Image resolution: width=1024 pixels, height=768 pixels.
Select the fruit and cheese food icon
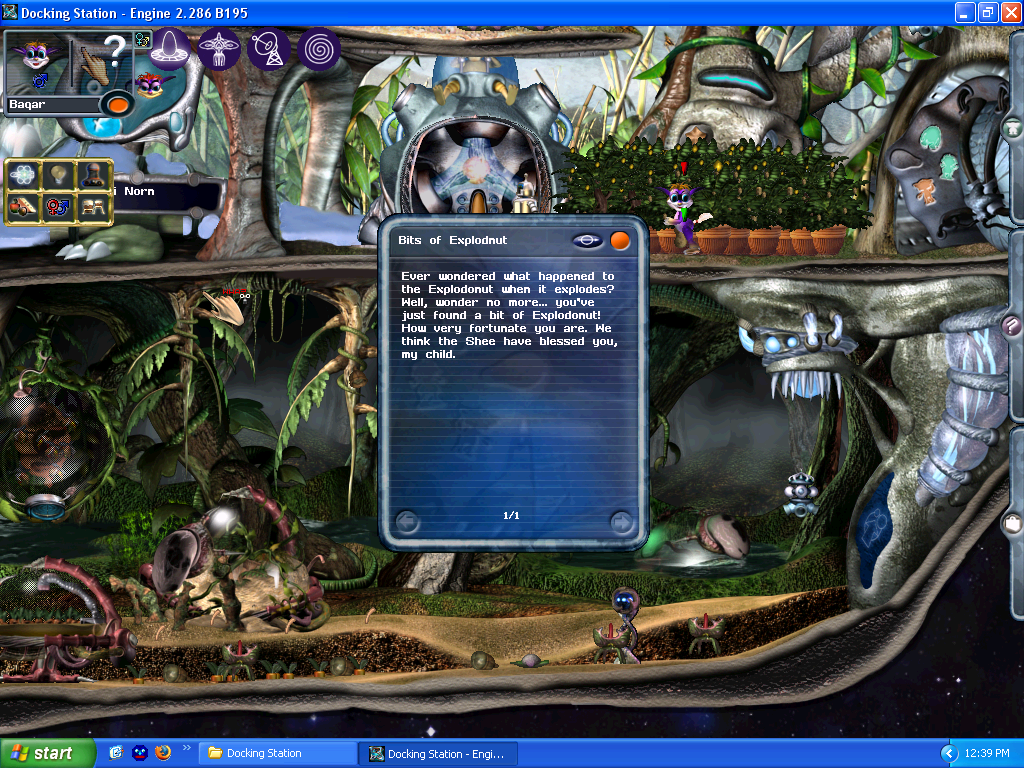click(x=23, y=207)
